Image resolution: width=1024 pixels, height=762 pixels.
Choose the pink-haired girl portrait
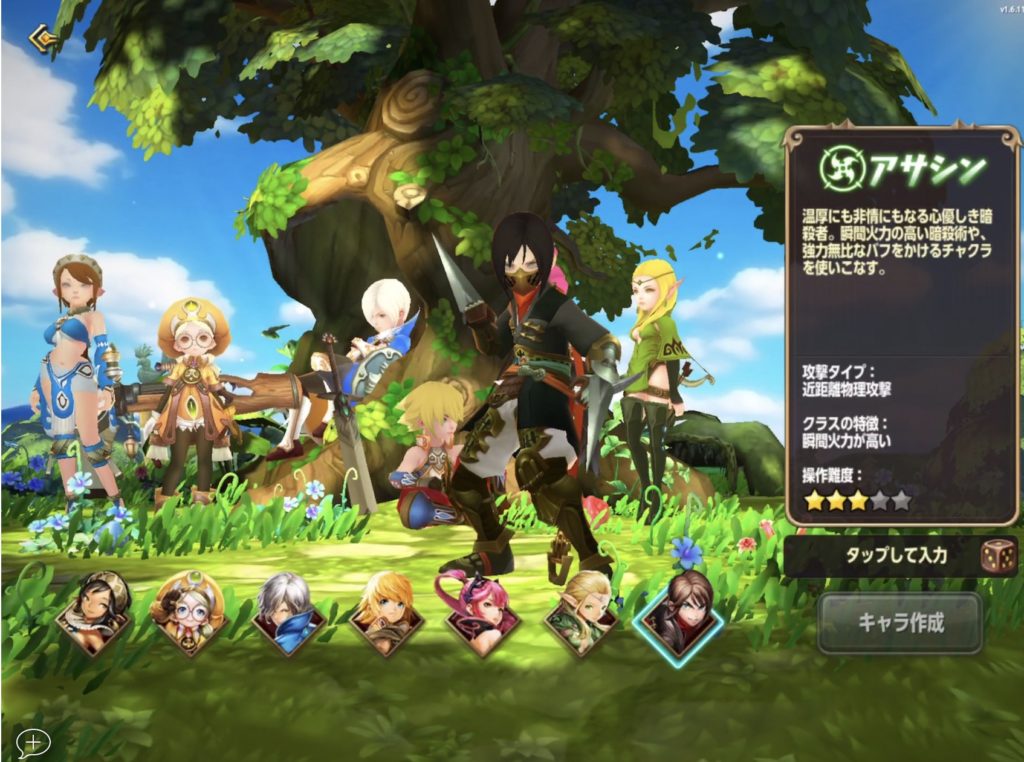coord(484,614)
